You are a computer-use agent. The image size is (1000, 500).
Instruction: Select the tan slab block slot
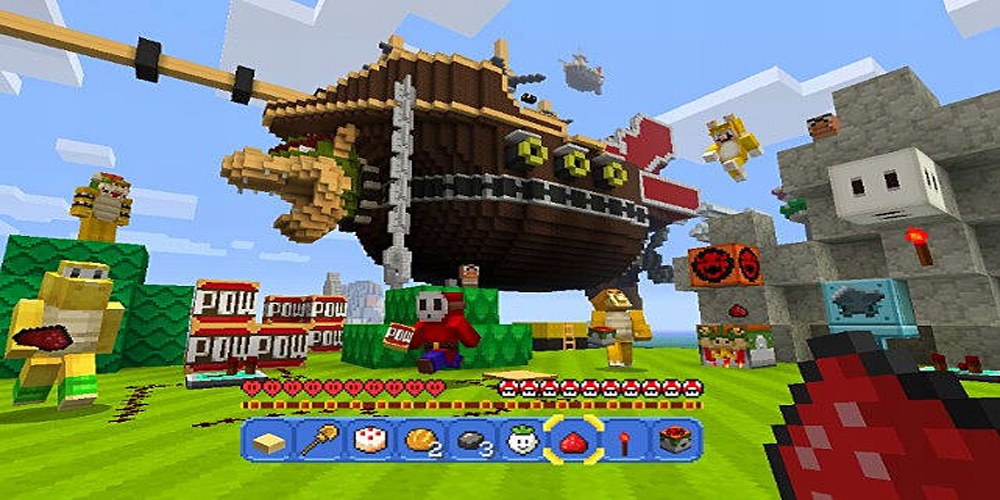click(x=268, y=440)
